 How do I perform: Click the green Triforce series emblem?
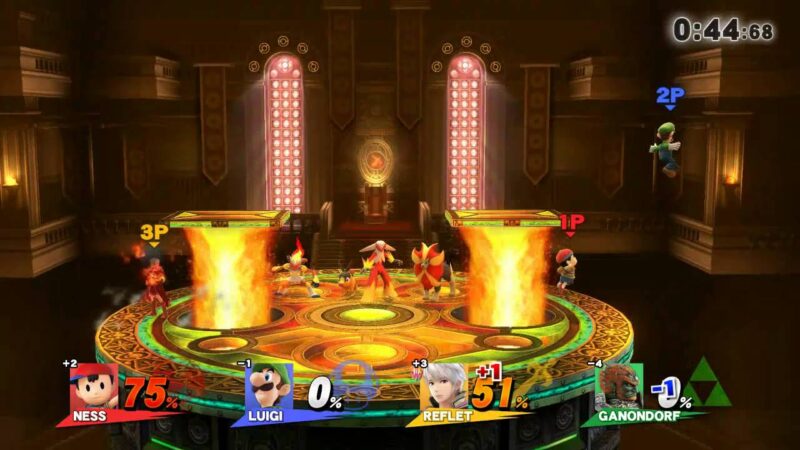coord(706,385)
